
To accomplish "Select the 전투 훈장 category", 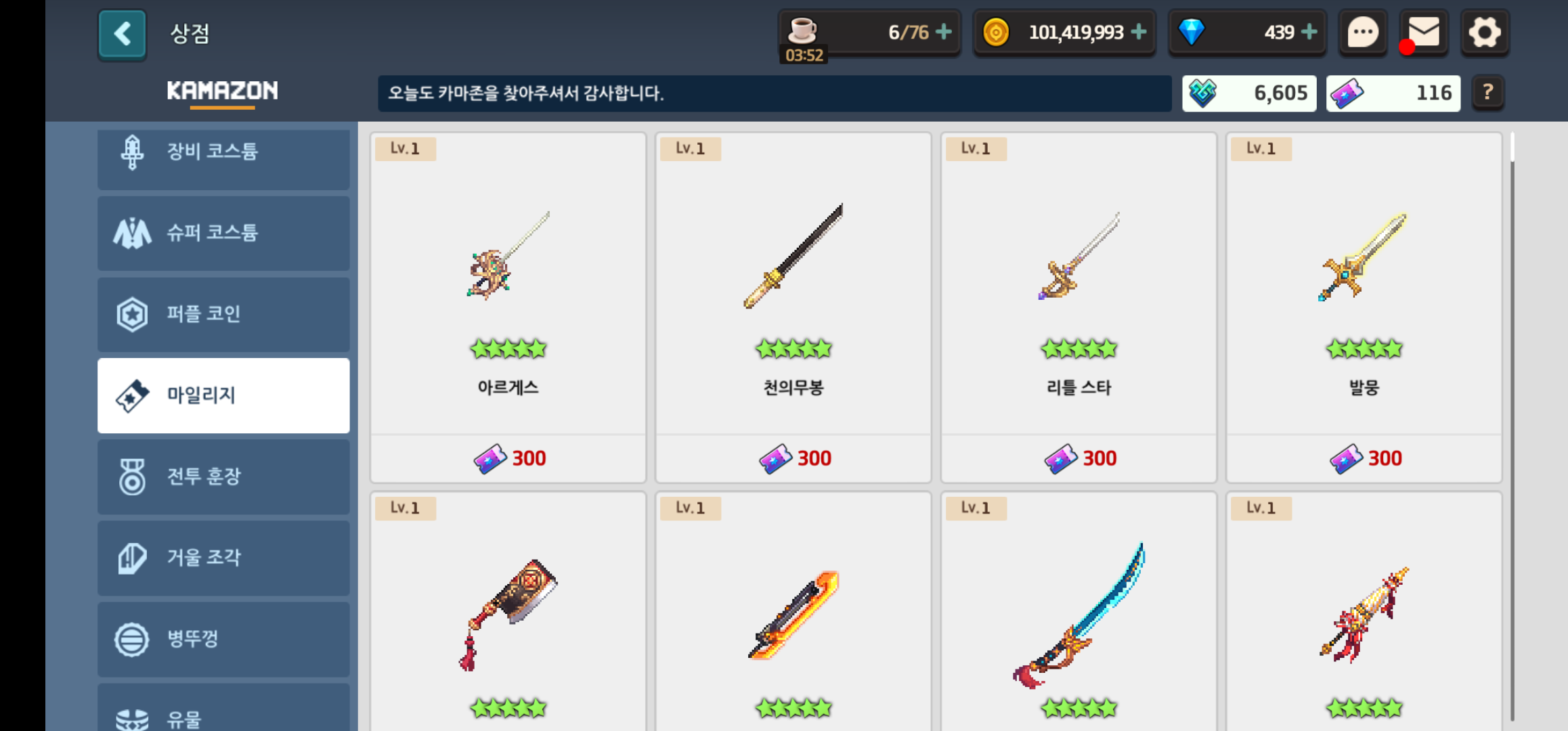I will [223, 477].
